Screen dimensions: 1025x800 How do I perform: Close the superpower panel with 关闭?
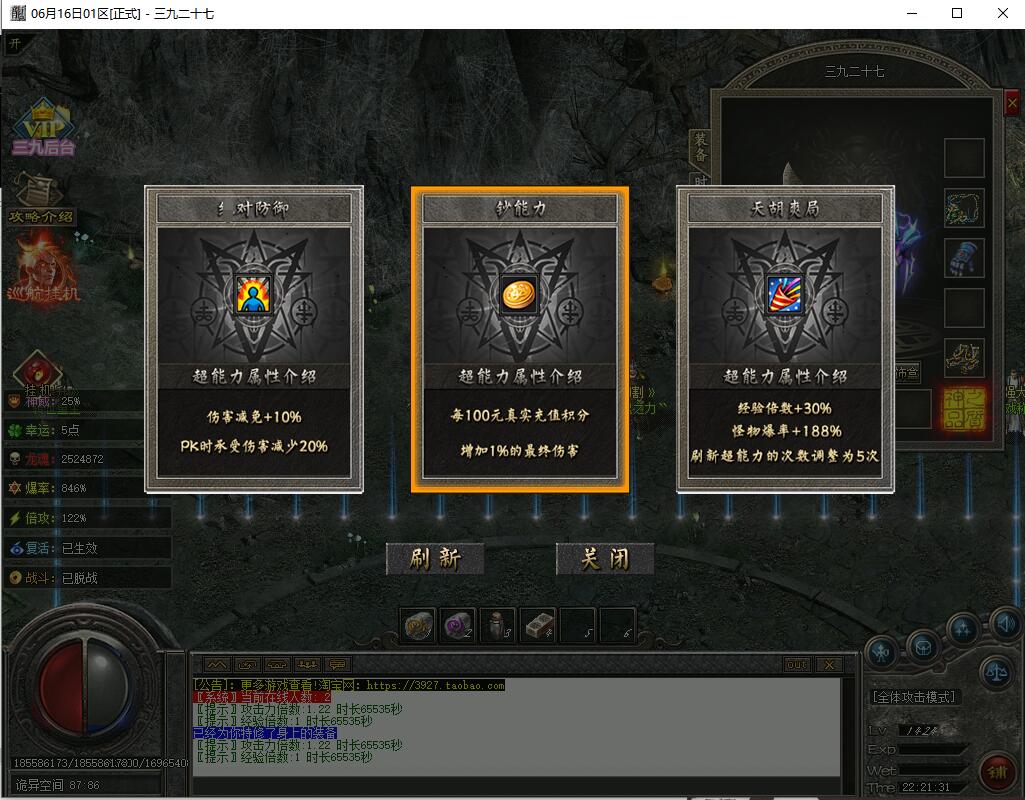[605, 559]
